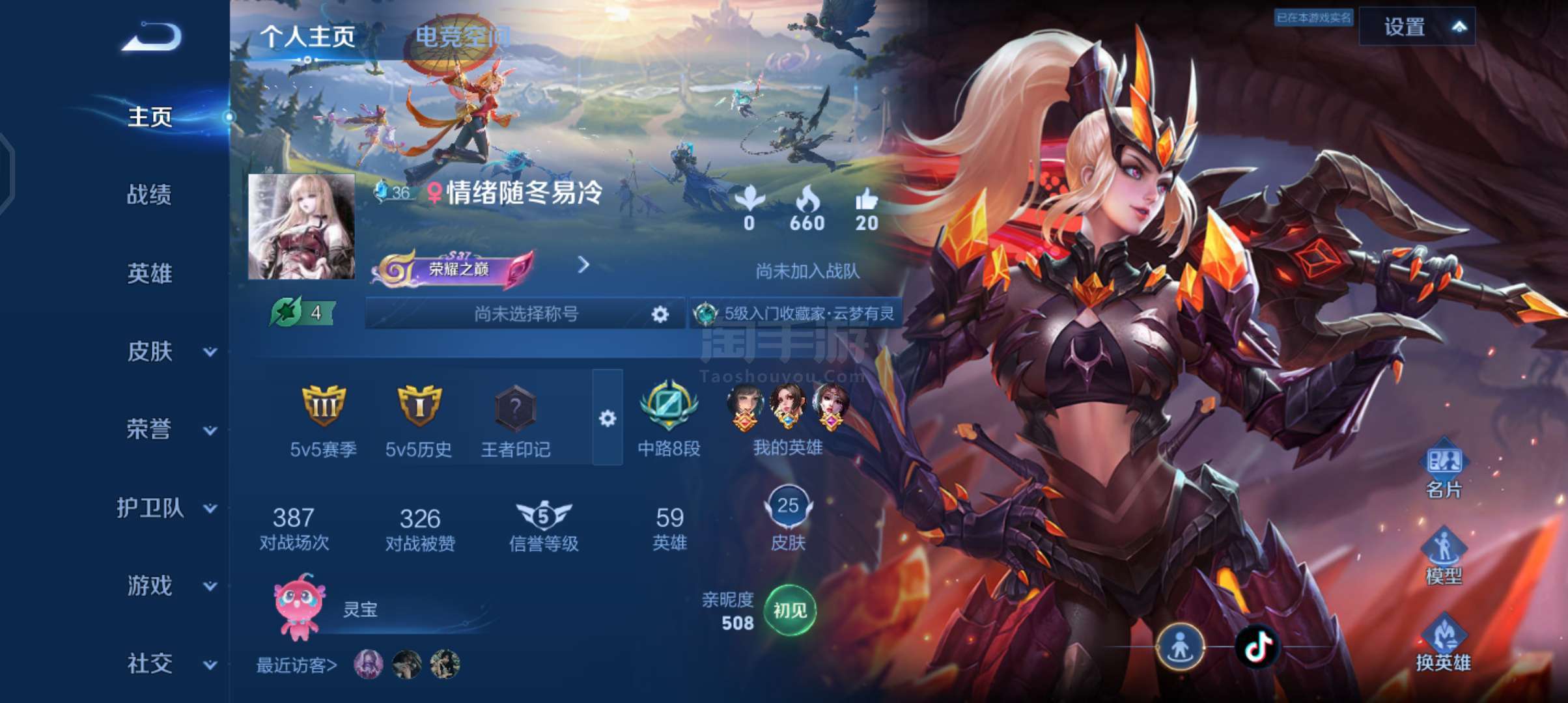View 最近访客 recent visitors
The image size is (1568, 703).
pyautogui.click(x=296, y=665)
